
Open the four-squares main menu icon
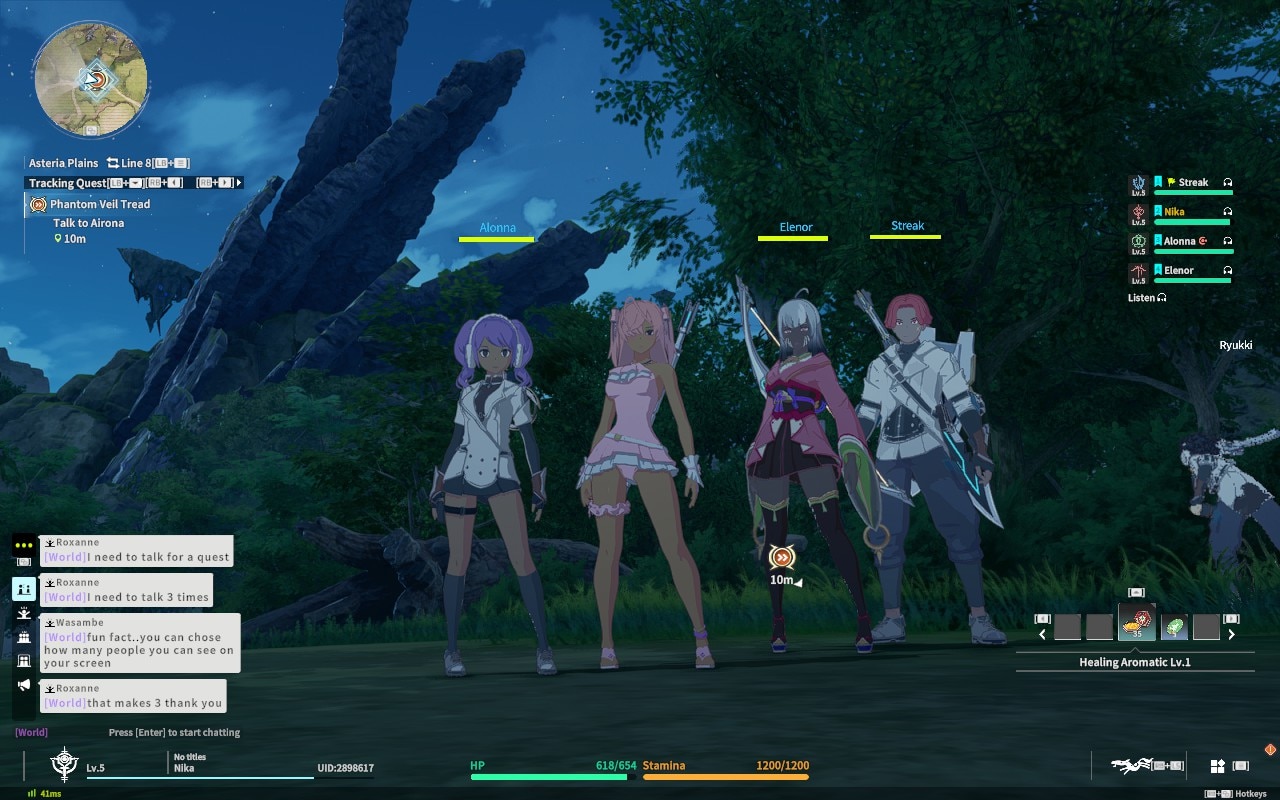1217,766
